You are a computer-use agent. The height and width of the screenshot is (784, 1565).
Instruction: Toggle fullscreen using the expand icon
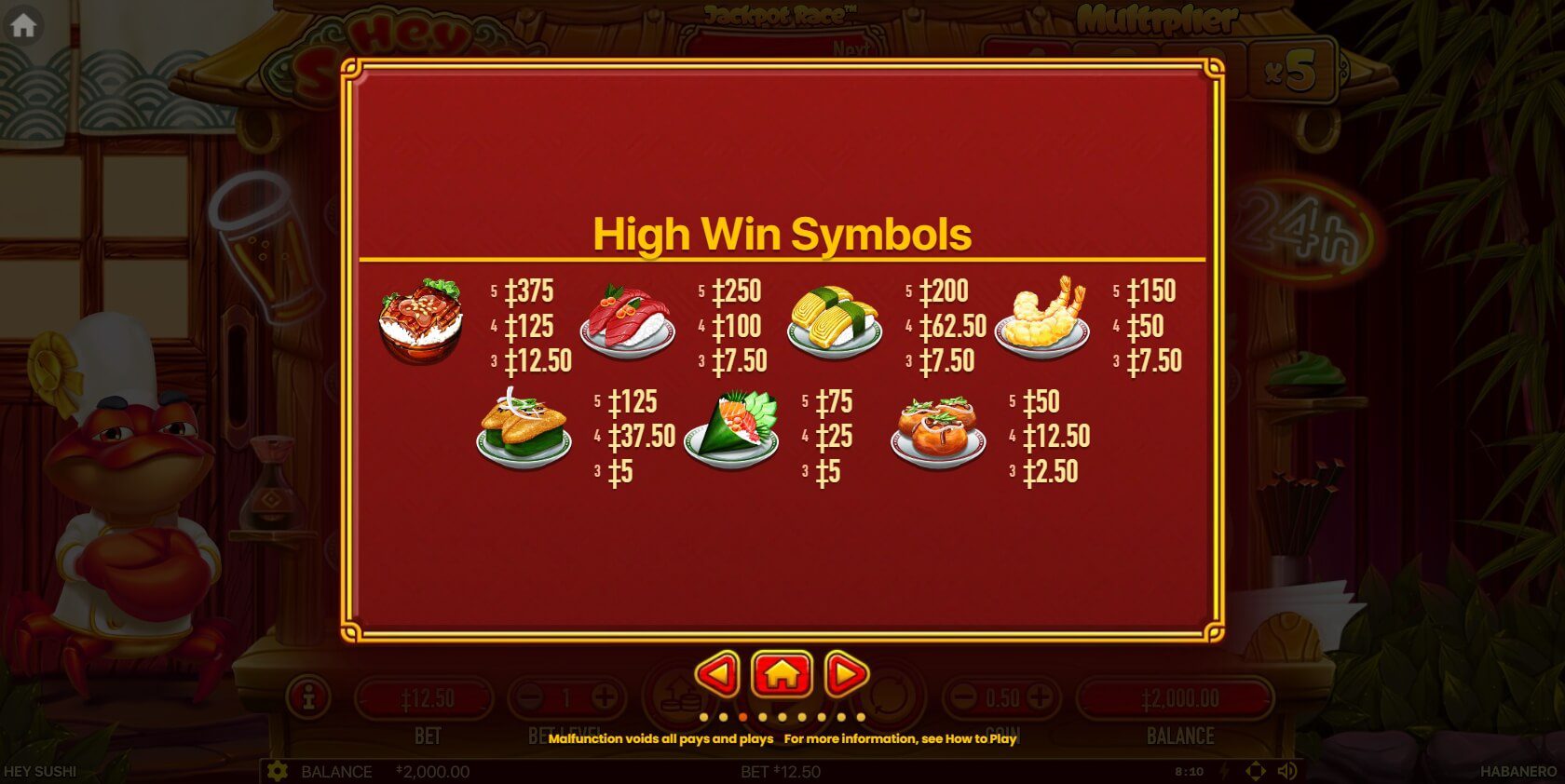point(1256,771)
